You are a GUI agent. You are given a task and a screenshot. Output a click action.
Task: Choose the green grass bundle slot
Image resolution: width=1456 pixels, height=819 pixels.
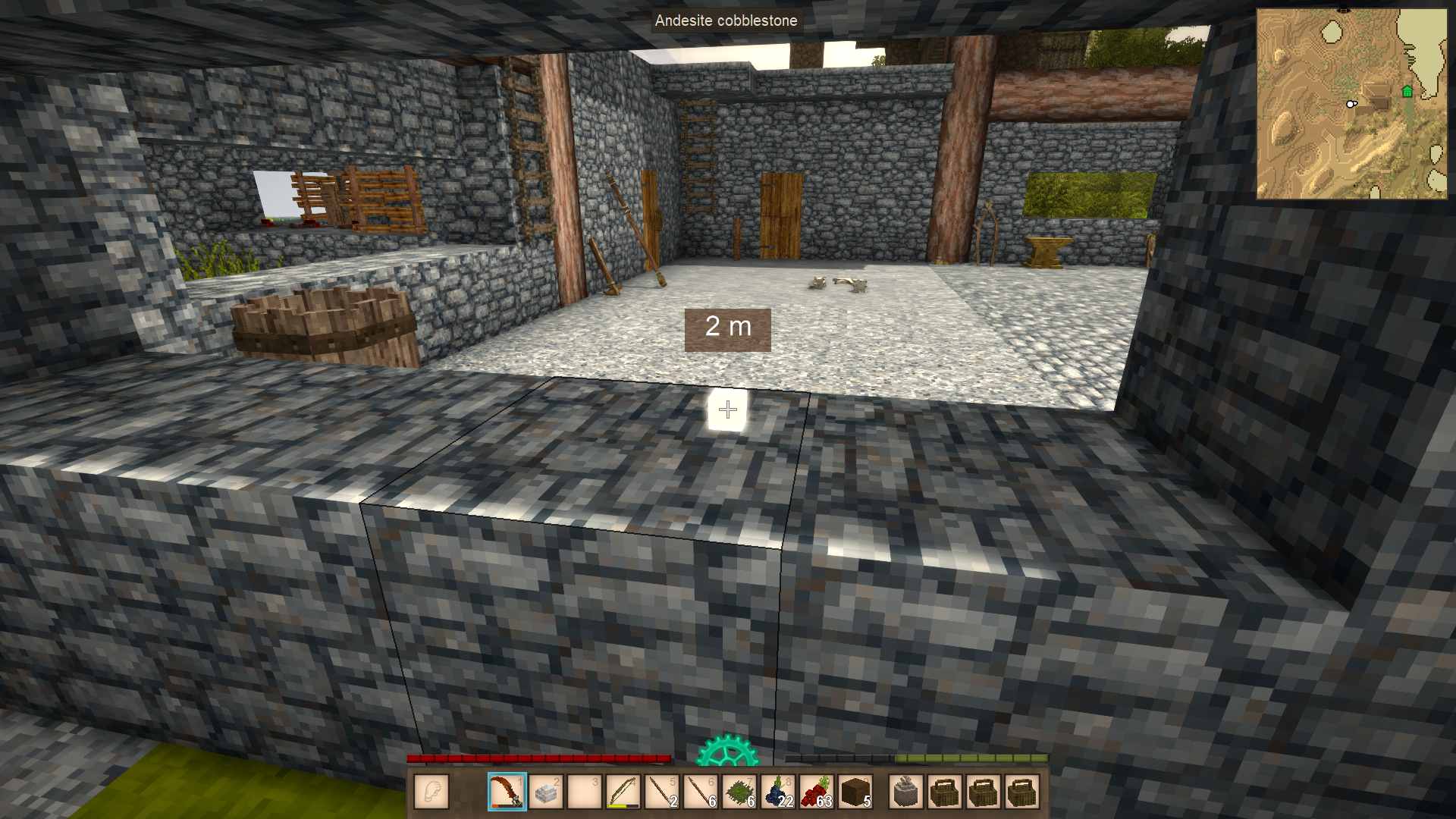point(739,792)
